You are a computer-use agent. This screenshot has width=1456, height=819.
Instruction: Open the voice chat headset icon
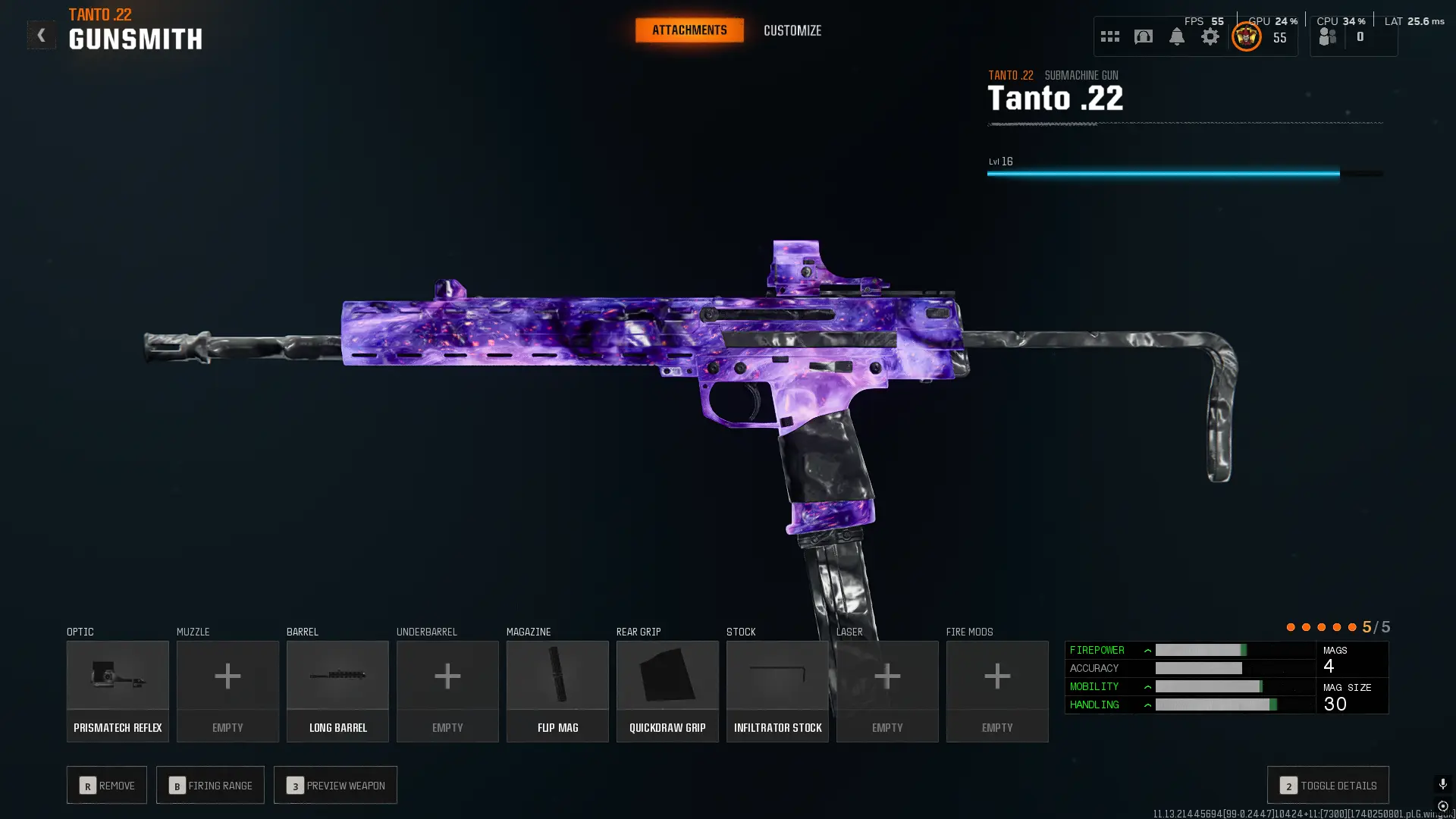(x=1144, y=36)
